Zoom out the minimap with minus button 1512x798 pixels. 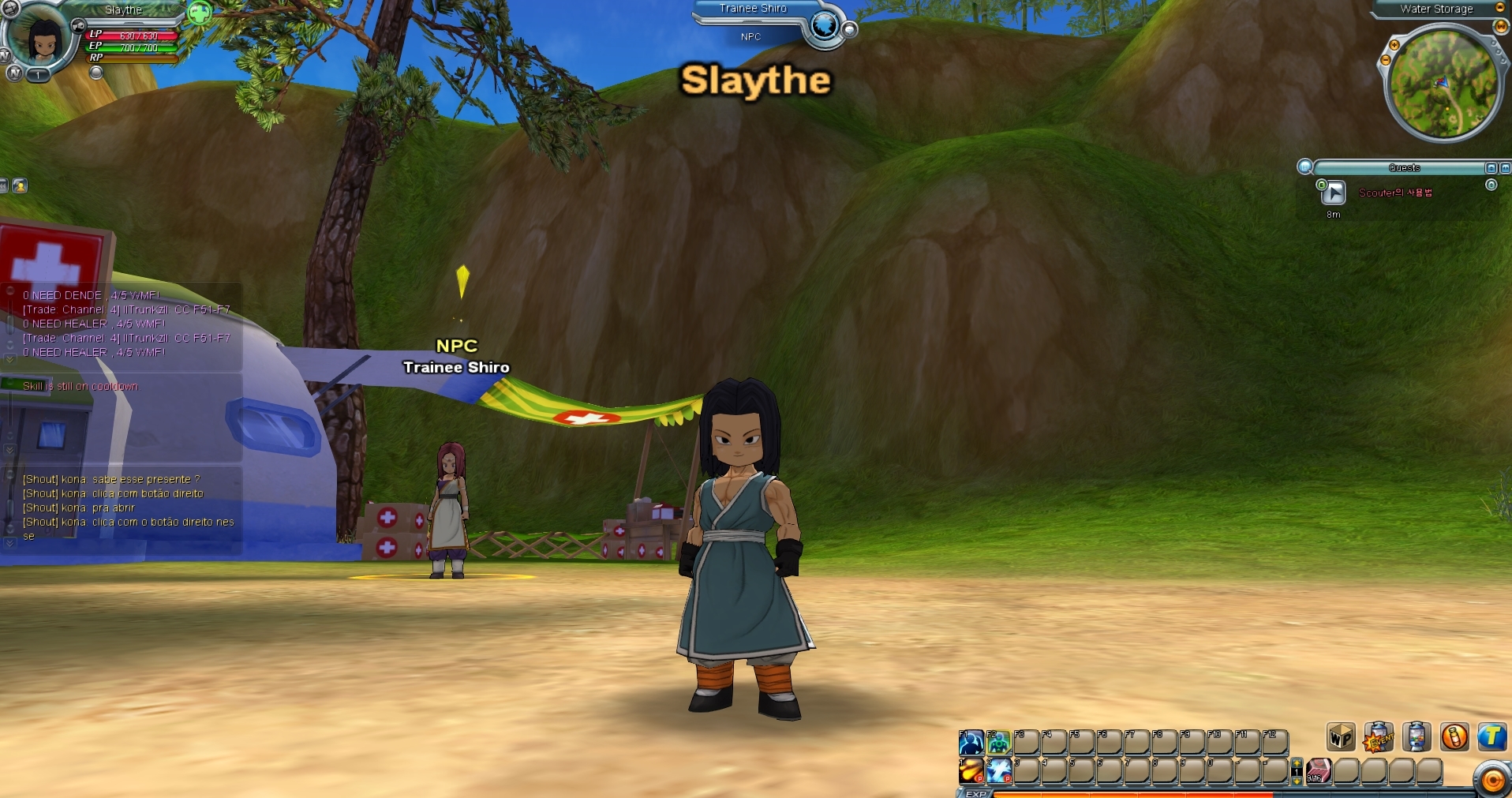[1385, 60]
